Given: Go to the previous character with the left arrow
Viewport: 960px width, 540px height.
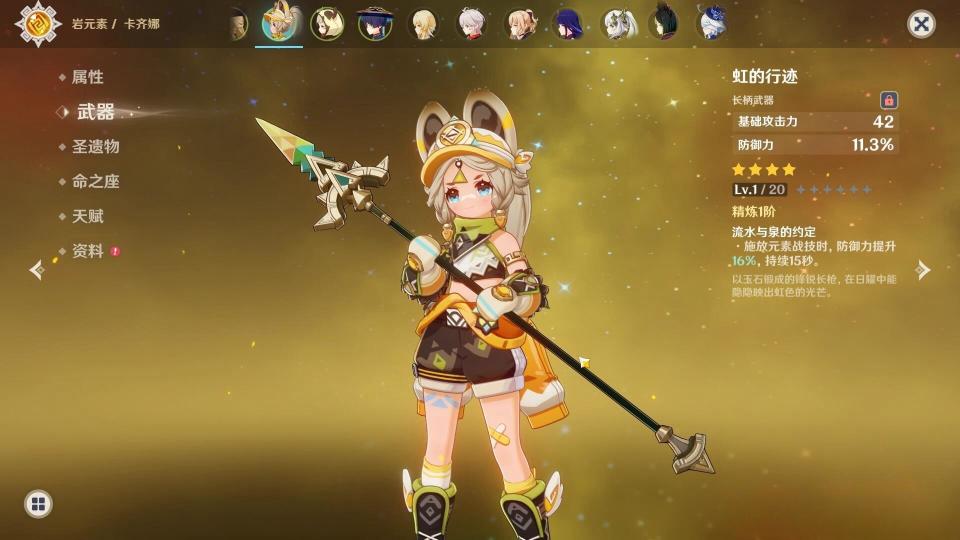Looking at the screenshot, I should (37, 270).
